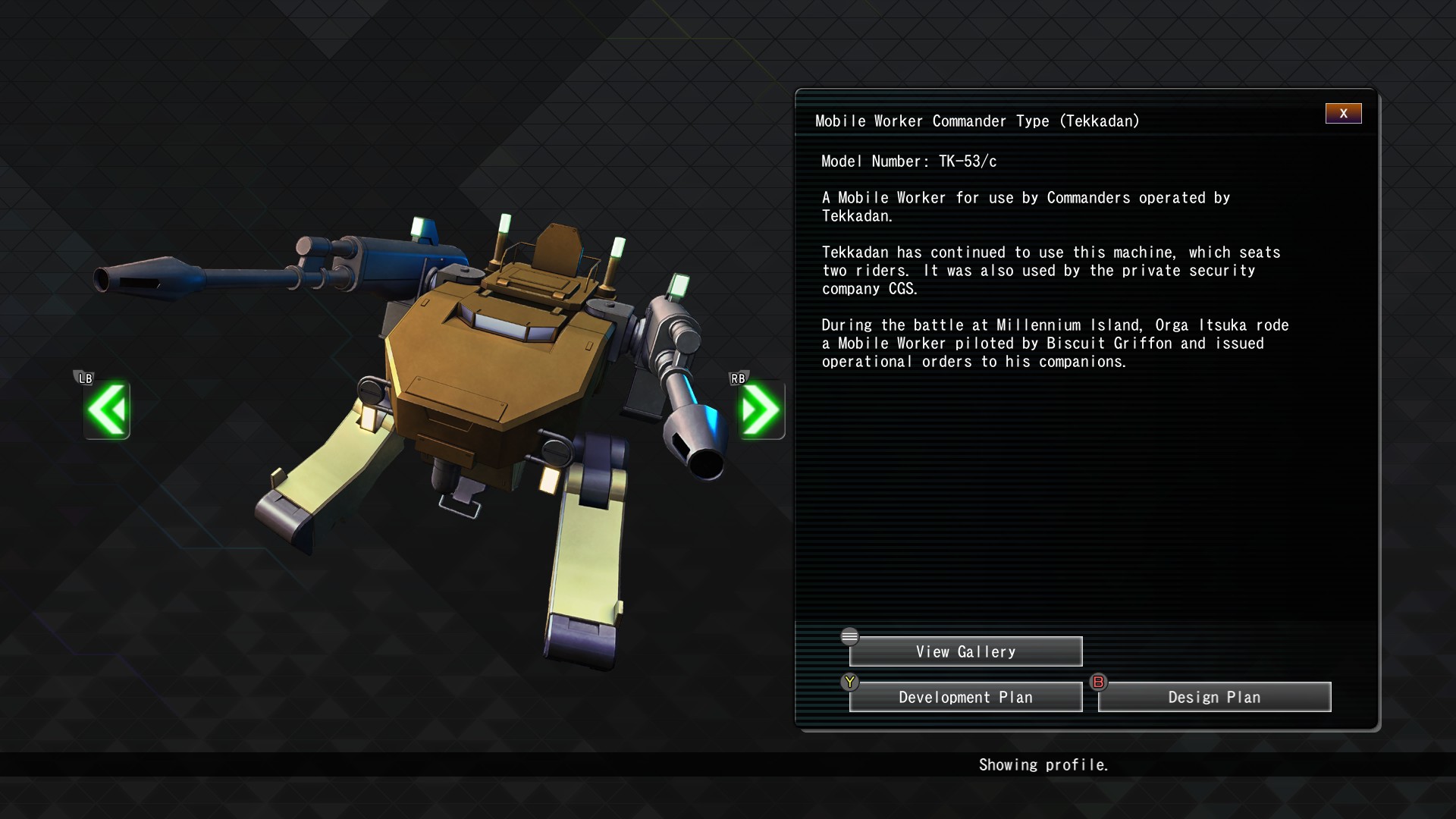Show the Development Plan
Screen dimensions: 1456x819
click(x=965, y=698)
